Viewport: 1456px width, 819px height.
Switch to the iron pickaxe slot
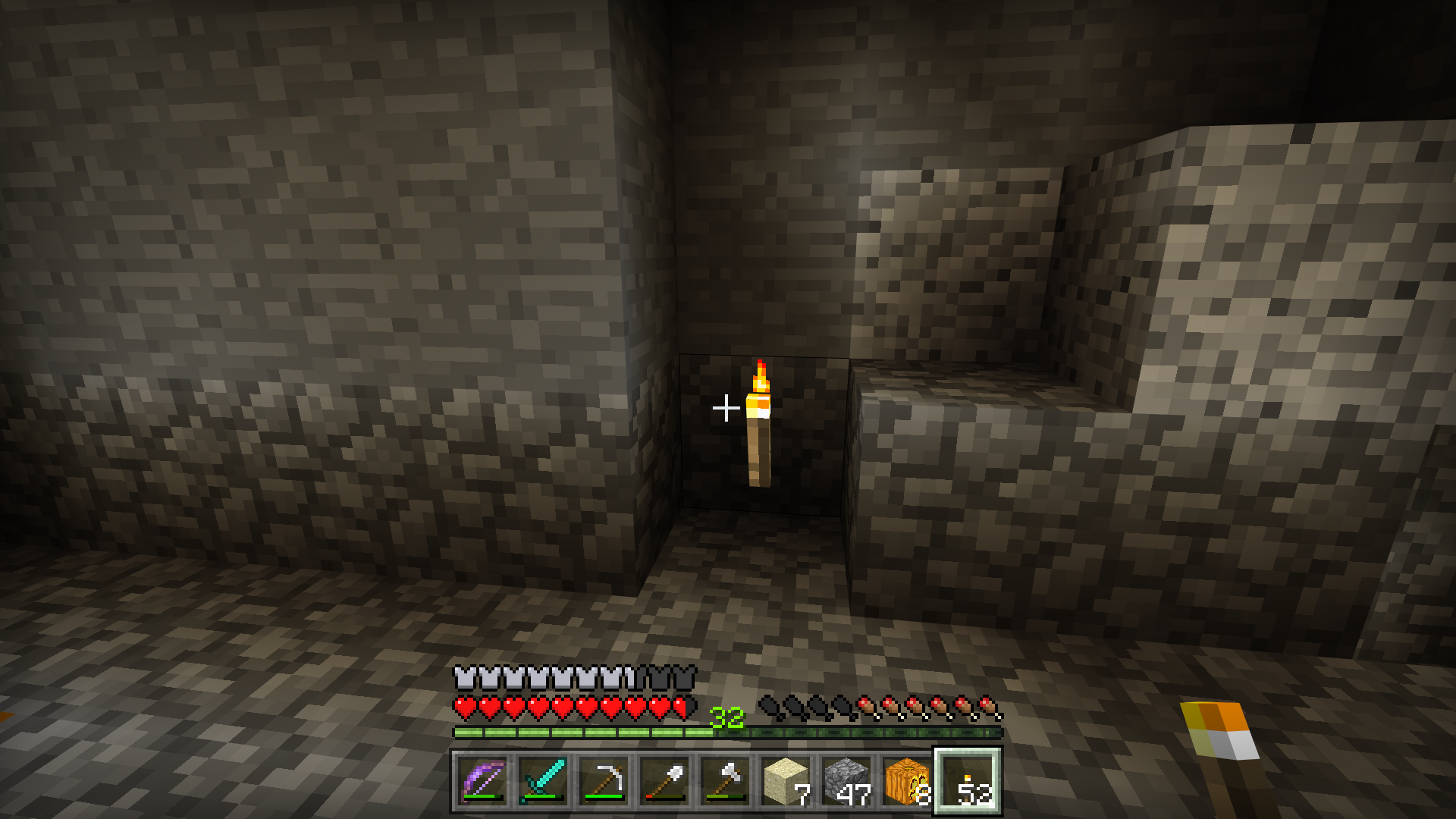[604, 781]
